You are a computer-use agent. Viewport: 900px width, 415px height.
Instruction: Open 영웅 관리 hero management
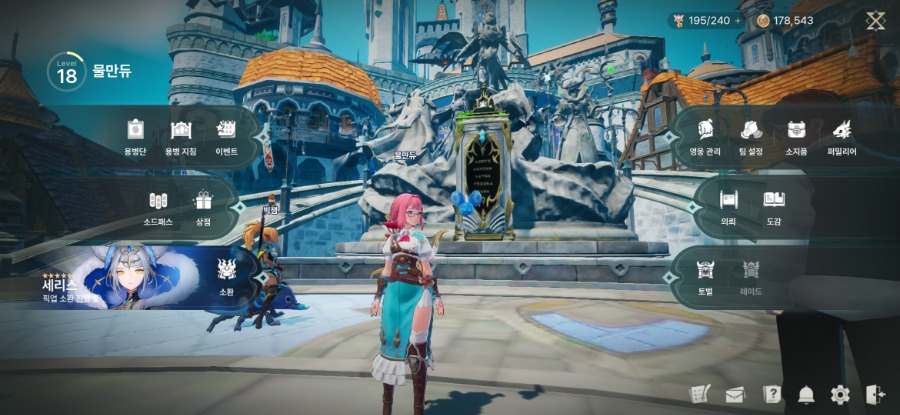[x=705, y=135]
